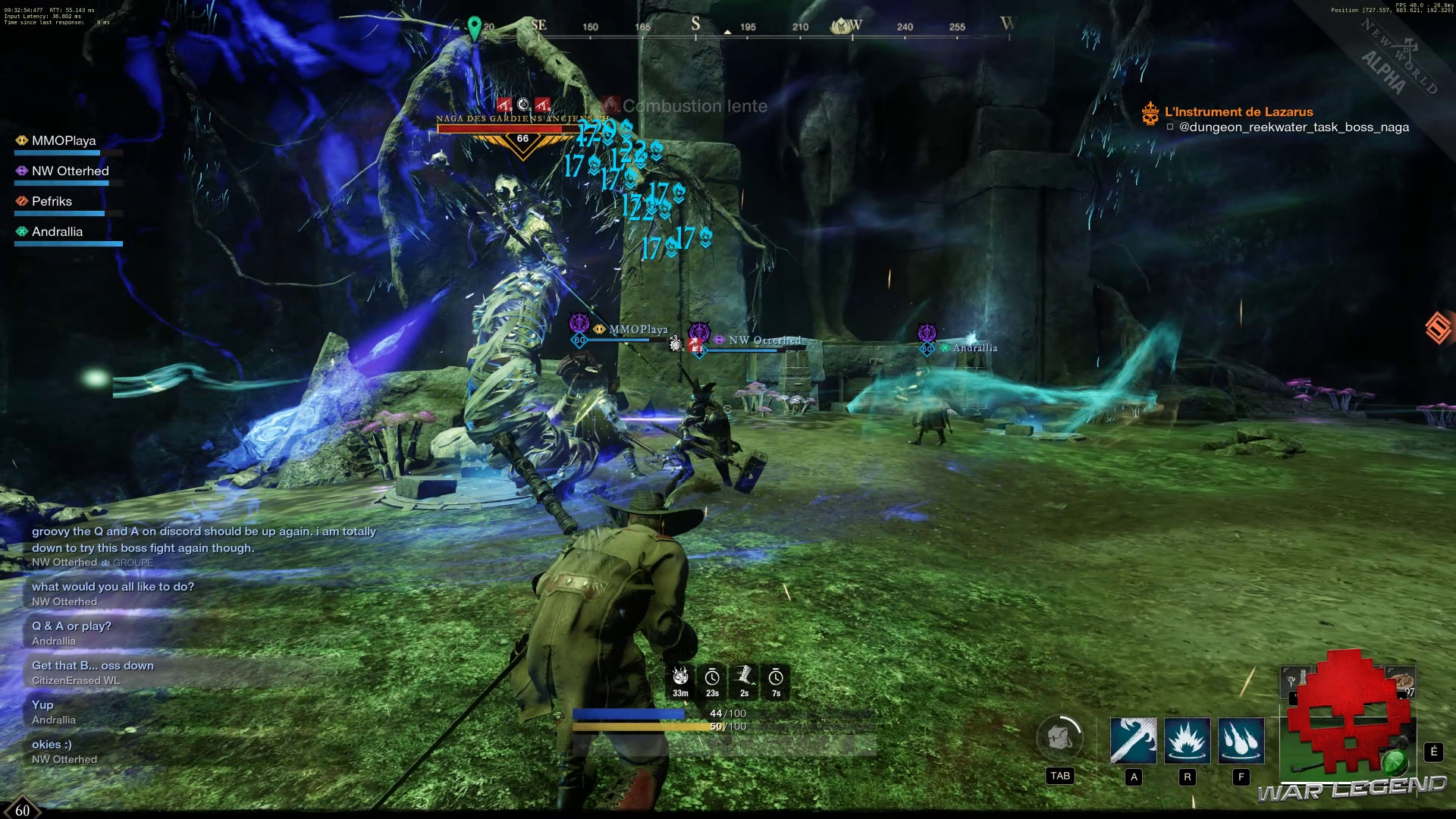The width and height of the screenshot is (1456, 819).
Task: Click the orange diamond notification icon
Action: tap(1439, 328)
